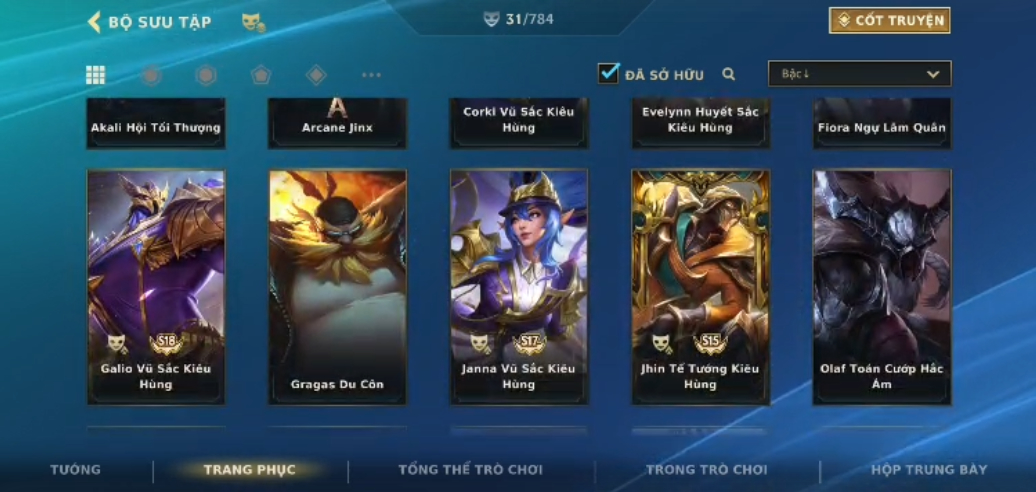Pick the Janna Vũ Sắc Kiêu Hùng skin

(x=519, y=287)
